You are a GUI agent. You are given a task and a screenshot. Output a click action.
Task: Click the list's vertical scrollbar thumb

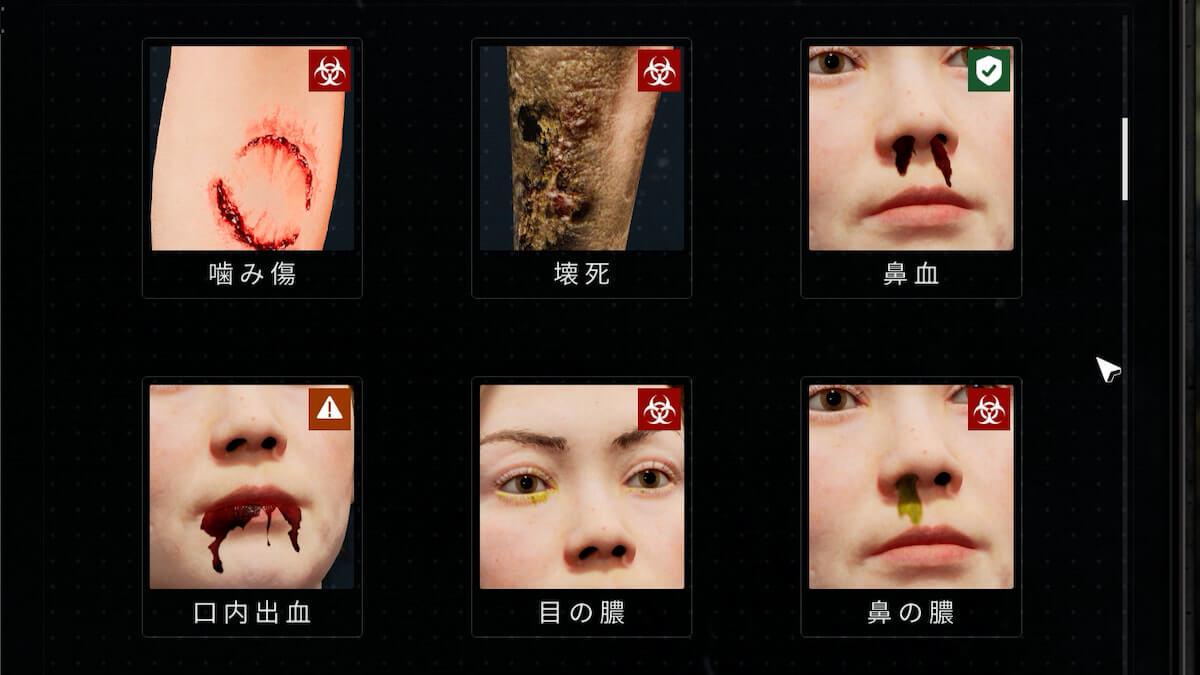(x=1125, y=158)
